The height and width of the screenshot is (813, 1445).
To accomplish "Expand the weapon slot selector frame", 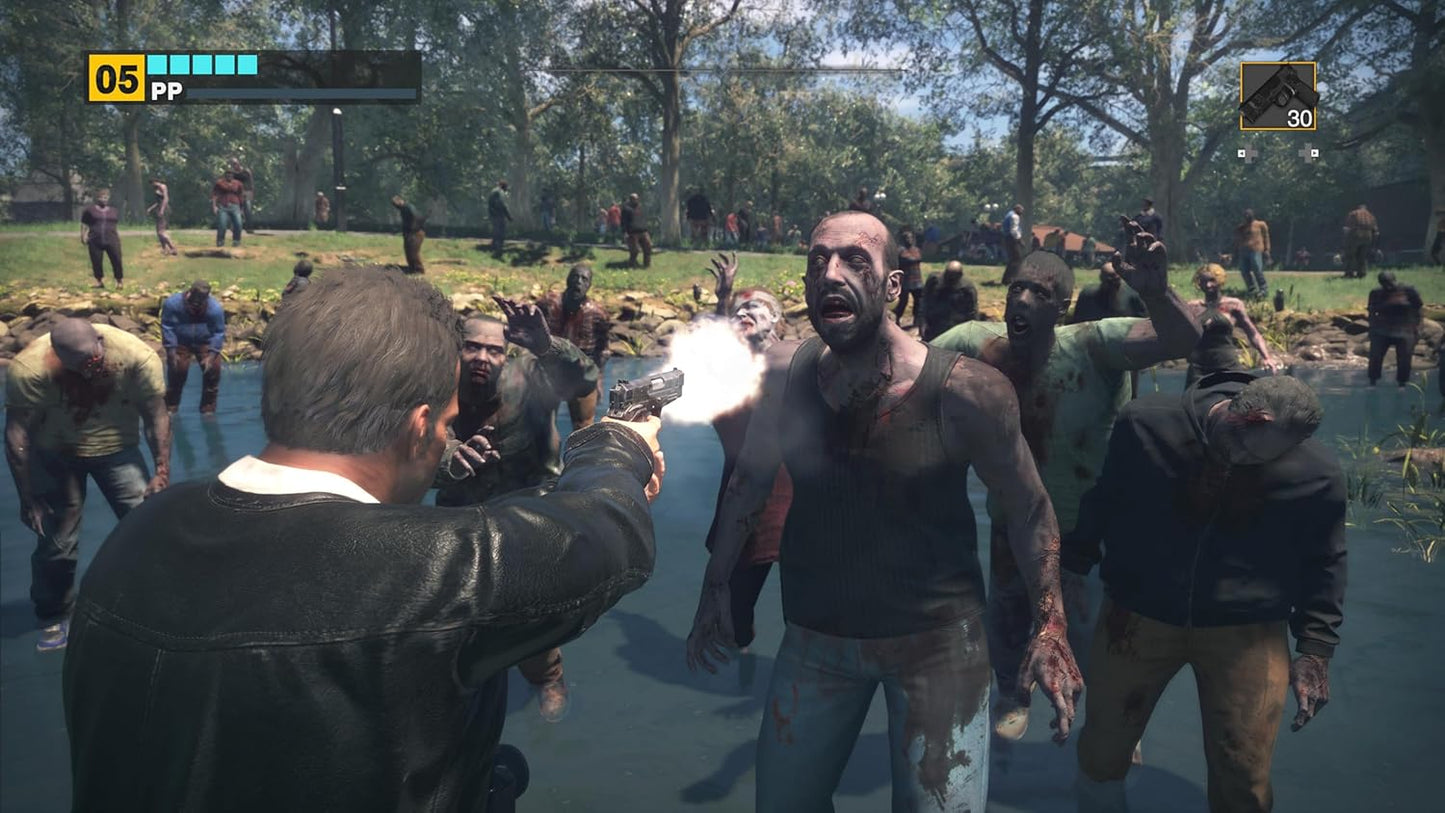I will [1278, 95].
